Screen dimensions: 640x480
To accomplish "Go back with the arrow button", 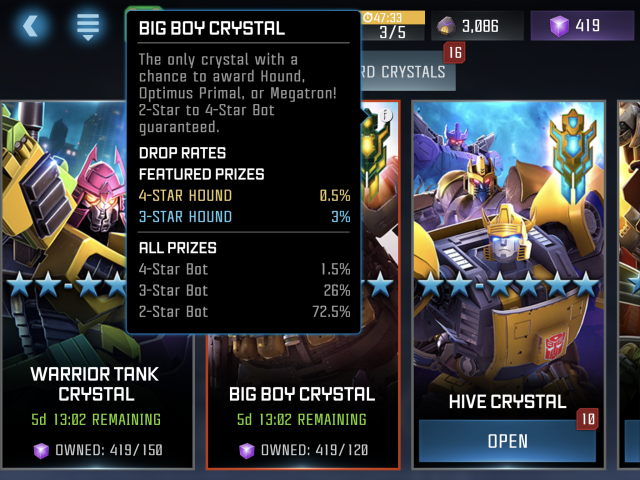I will click(30, 26).
